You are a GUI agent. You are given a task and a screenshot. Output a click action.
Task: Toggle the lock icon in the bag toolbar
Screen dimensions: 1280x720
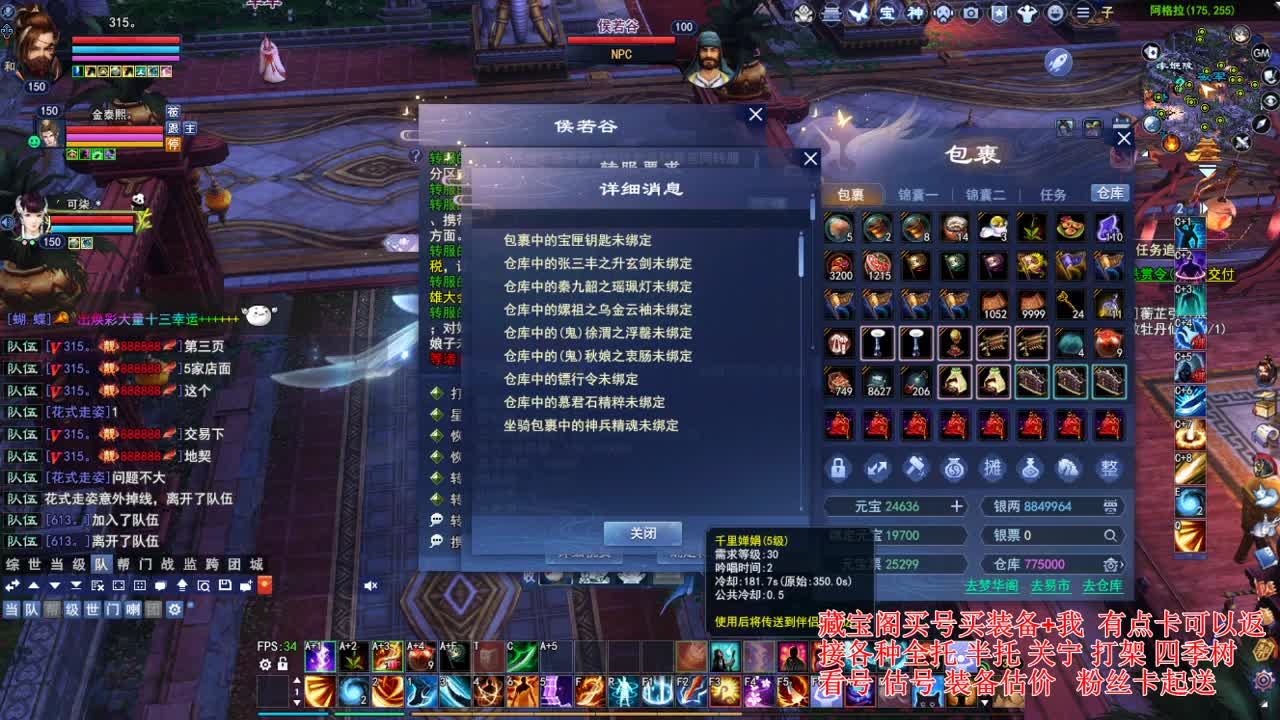point(838,470)
